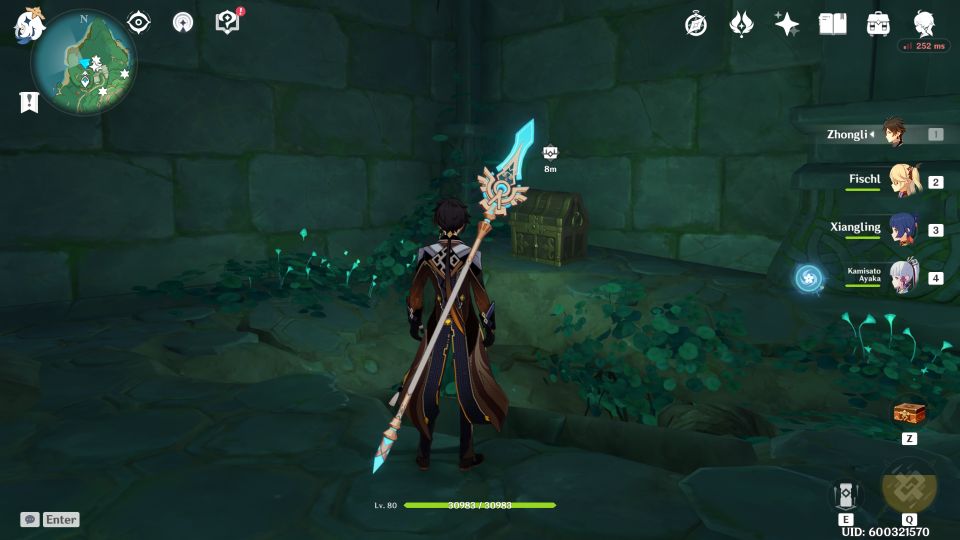Use the treasure chest gadget icon
The image size is (960, 540).
[x=909, y=412]
